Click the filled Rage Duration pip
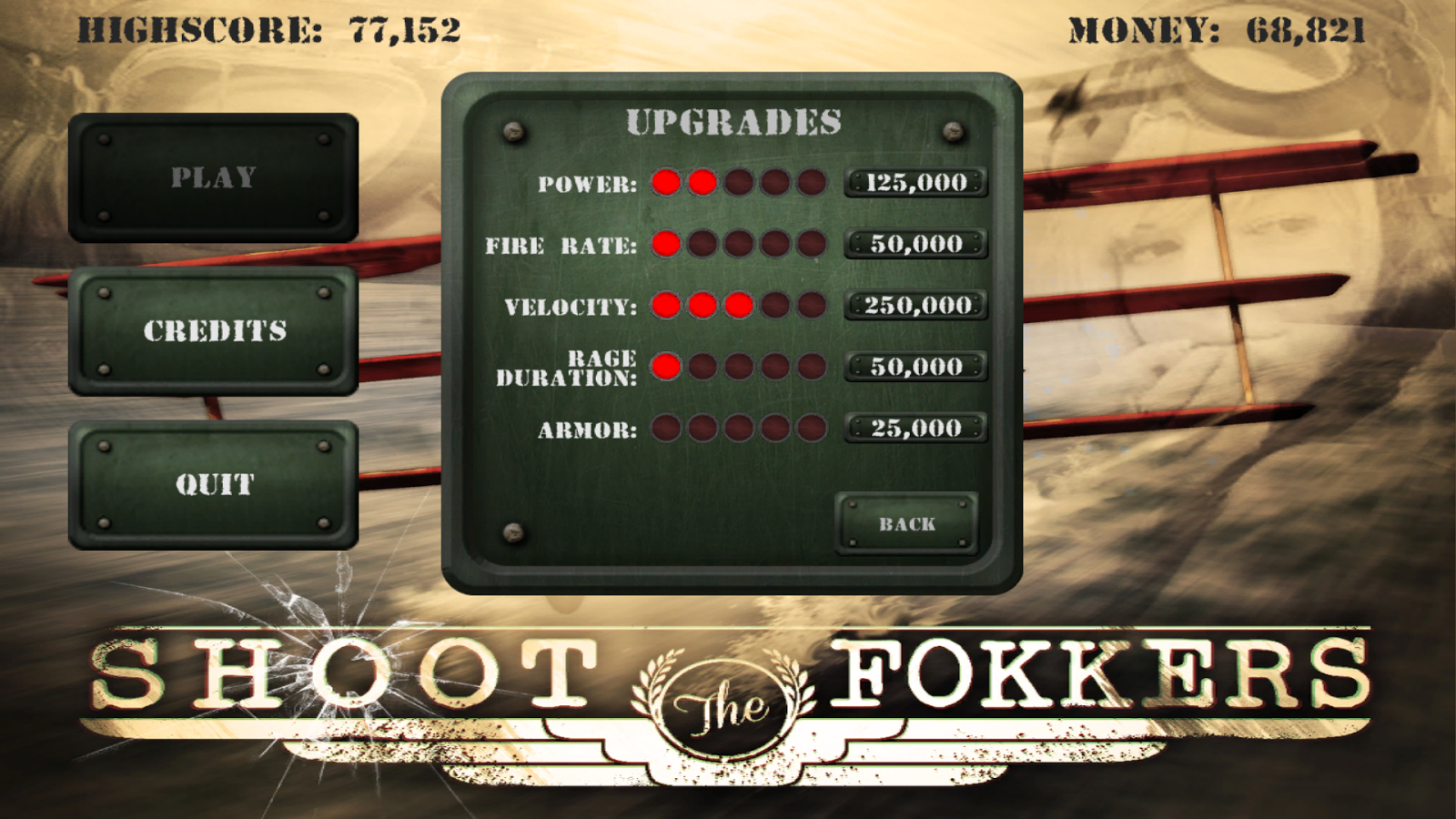1456x819 pixels. pos(665,367)
